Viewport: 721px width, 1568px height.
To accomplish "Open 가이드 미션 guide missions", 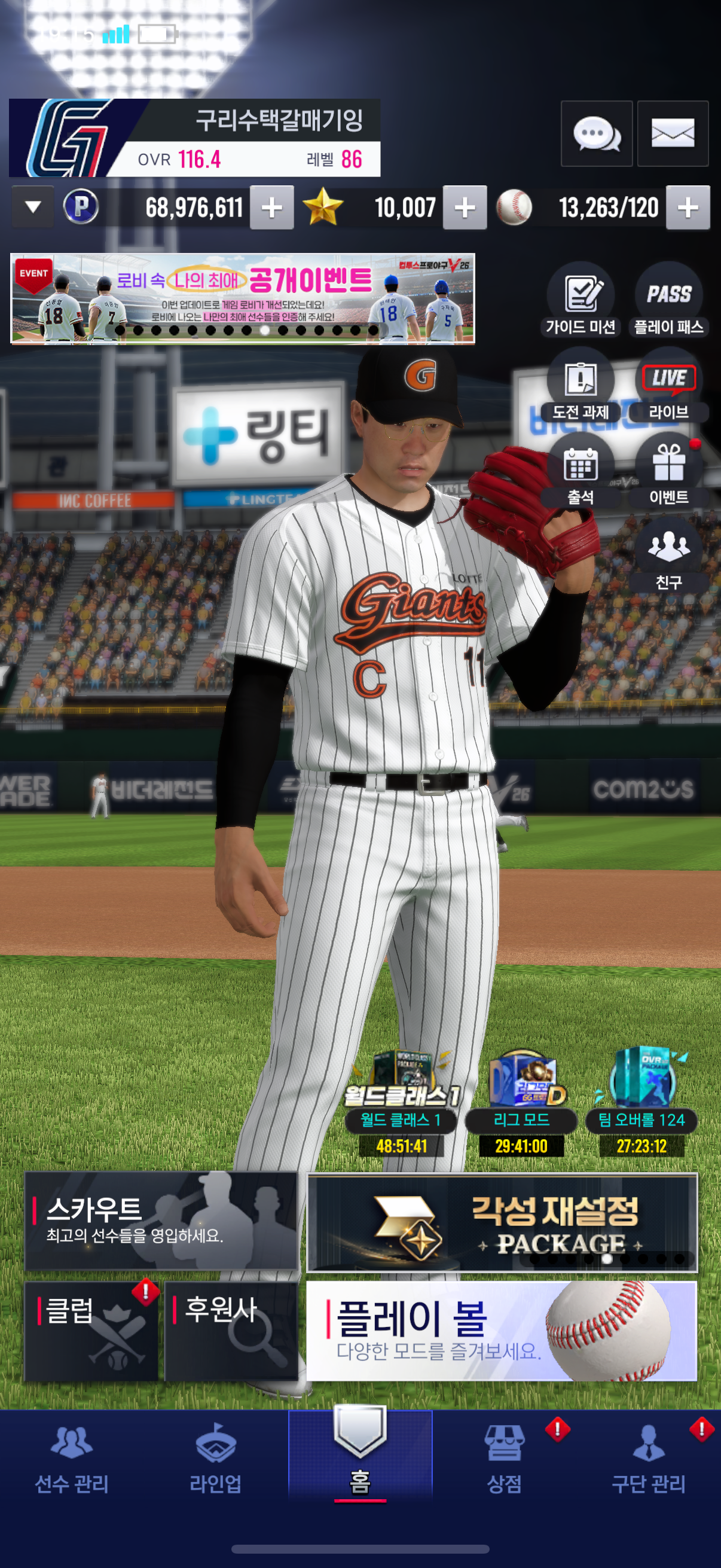I will click(x=581, y=300).
